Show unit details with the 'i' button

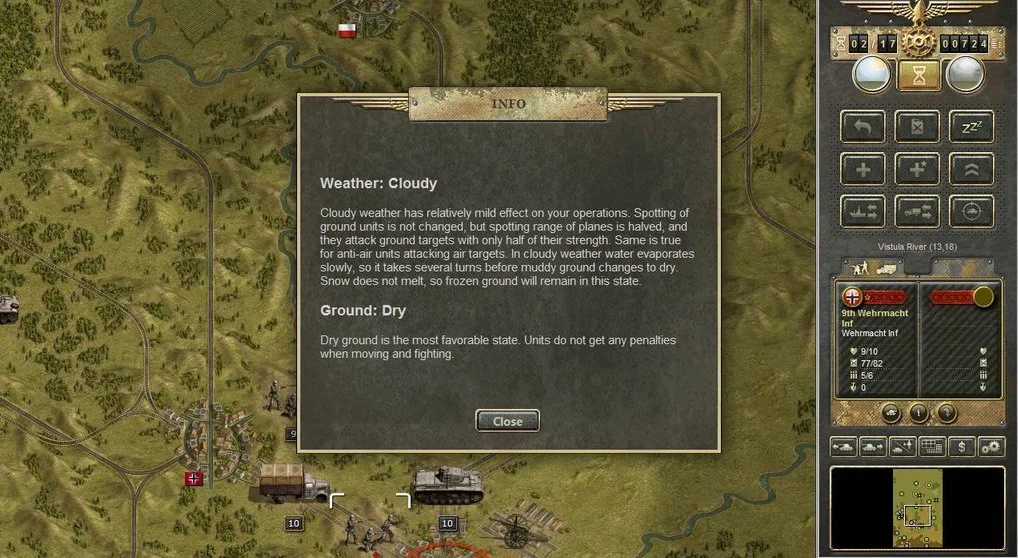918,412
